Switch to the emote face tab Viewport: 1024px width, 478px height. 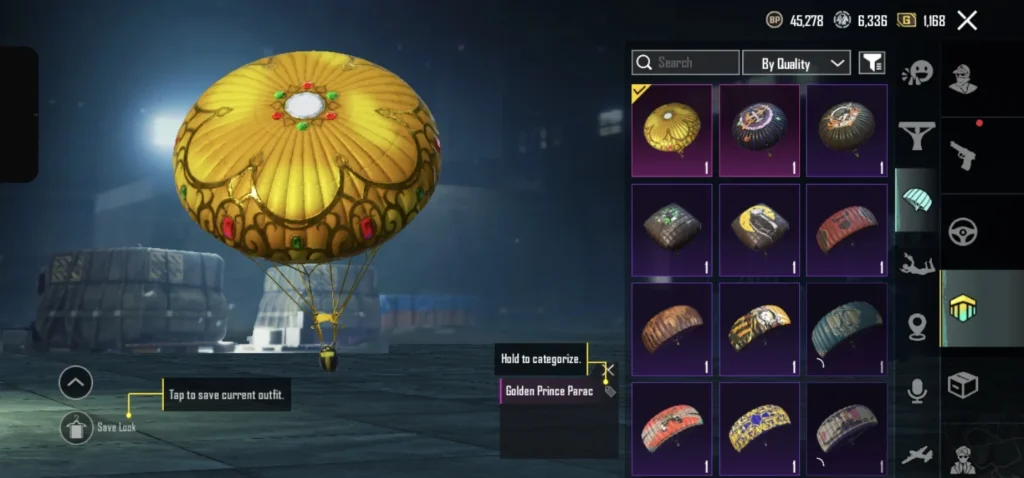916,73
